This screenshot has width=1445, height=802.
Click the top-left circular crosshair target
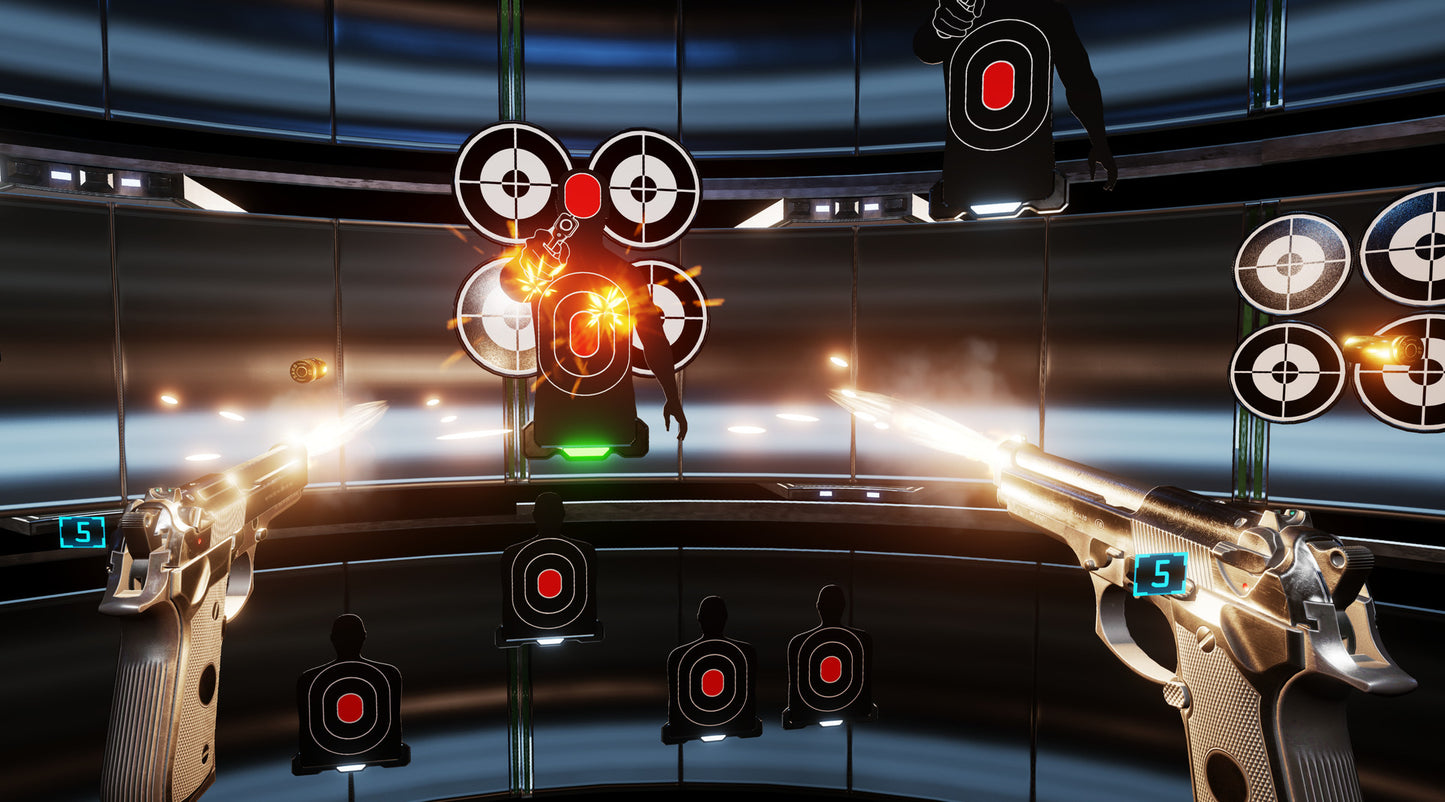(x=516, y=186)
